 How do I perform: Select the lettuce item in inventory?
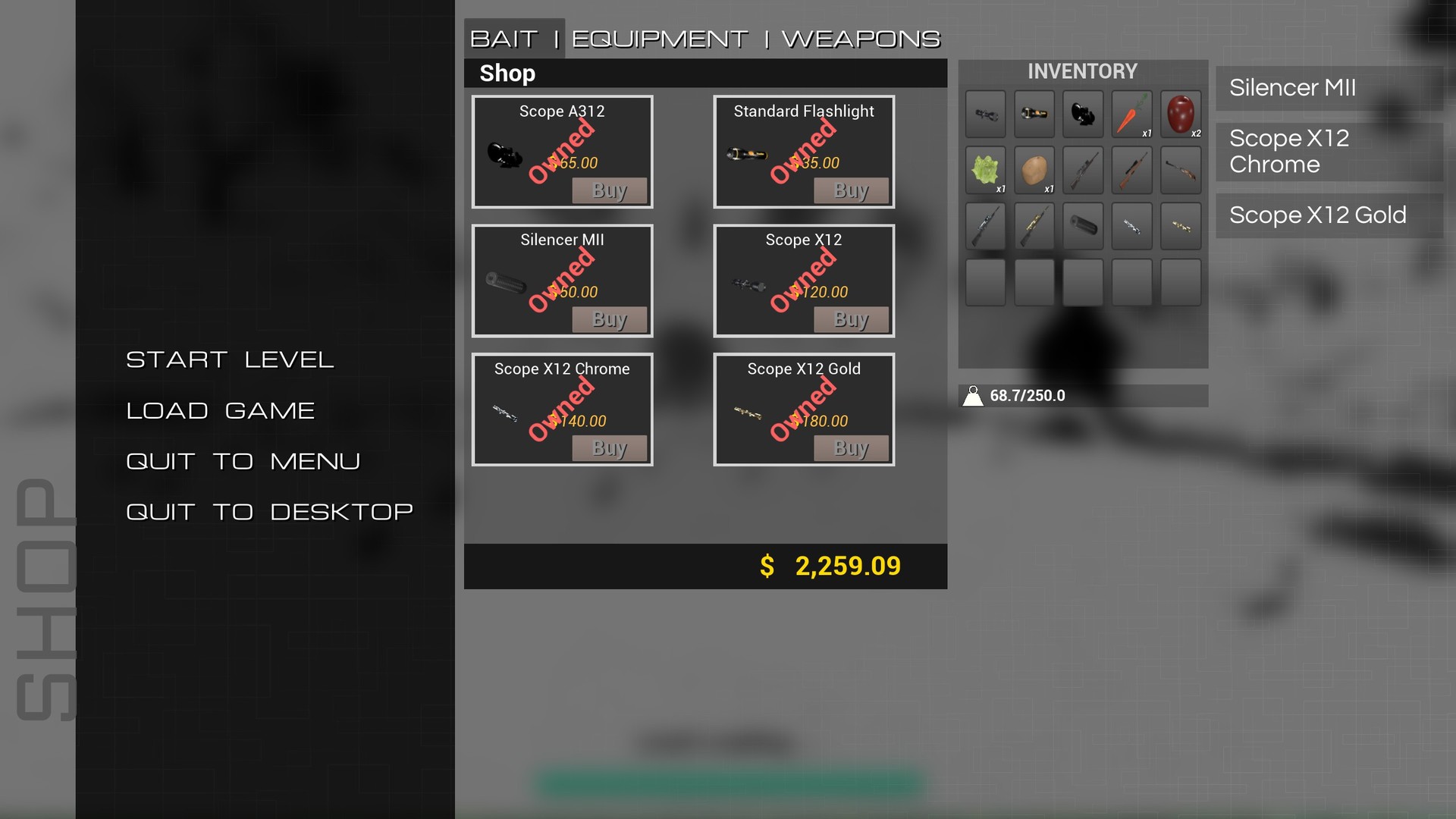pyautogui.click(x=985, y=170)
